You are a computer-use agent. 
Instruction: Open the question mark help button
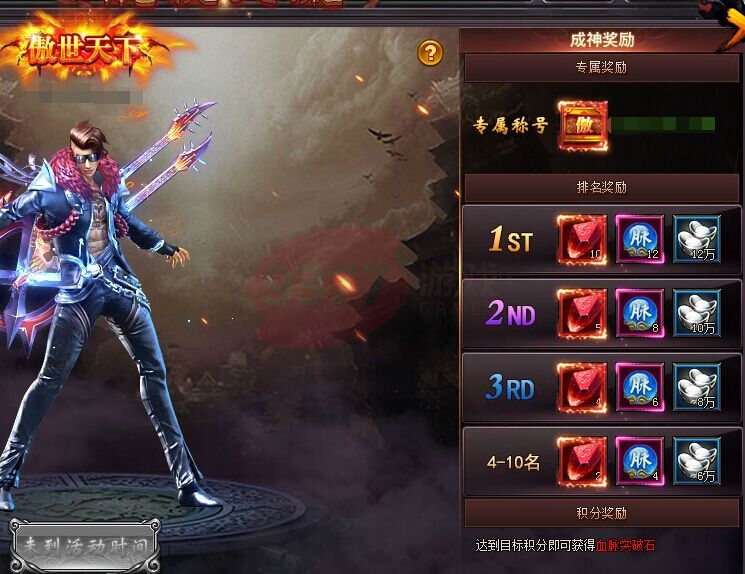coord(430,53)
